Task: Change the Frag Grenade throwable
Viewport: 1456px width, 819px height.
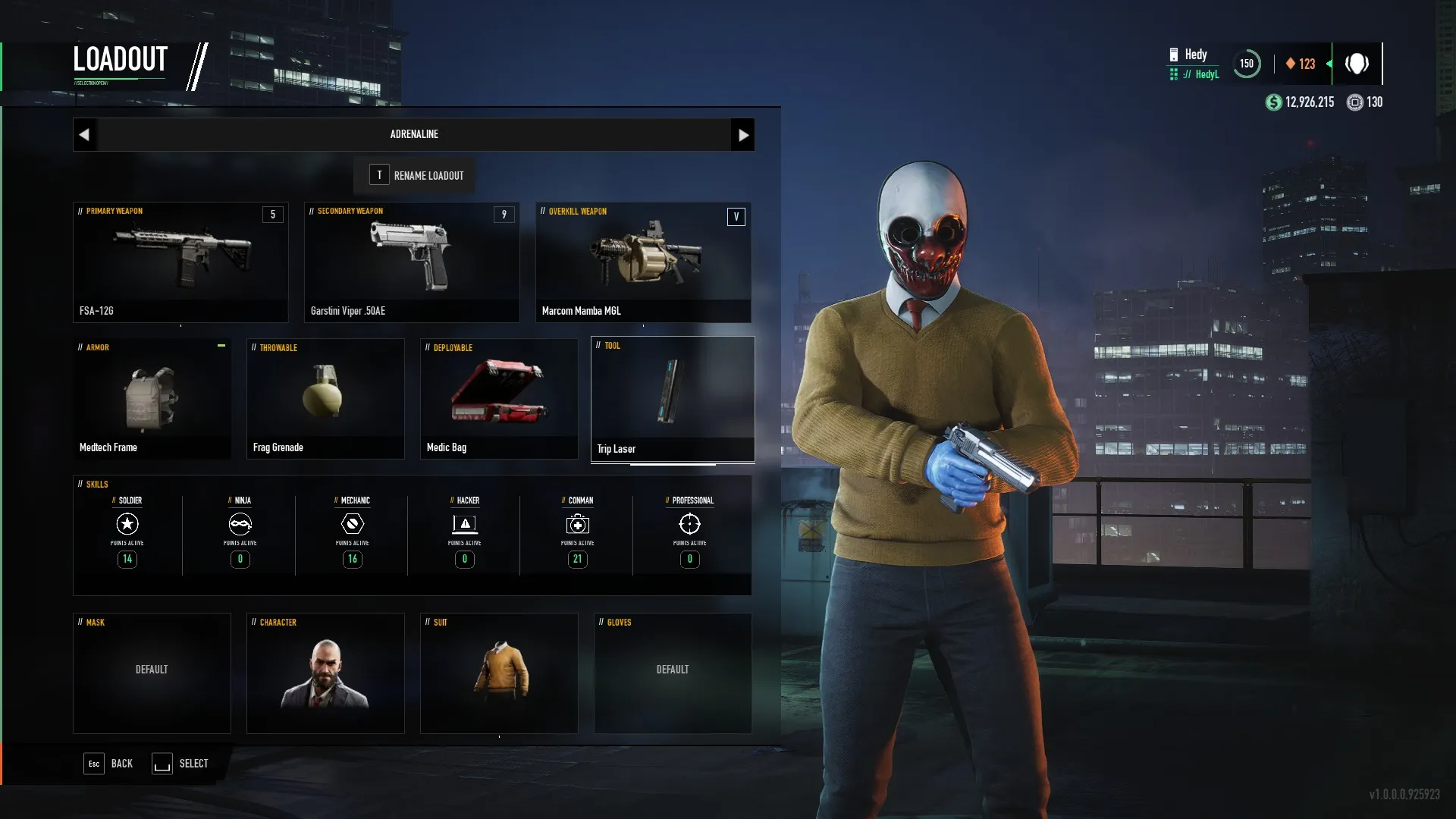Action: click(x=325, y=399)
